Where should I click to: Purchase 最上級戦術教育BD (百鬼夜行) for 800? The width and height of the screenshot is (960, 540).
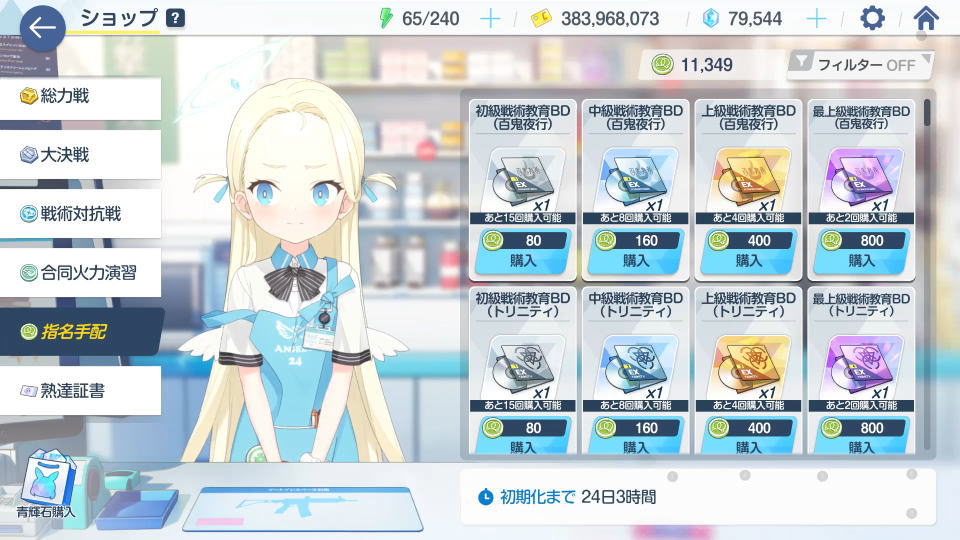[861, 250]
